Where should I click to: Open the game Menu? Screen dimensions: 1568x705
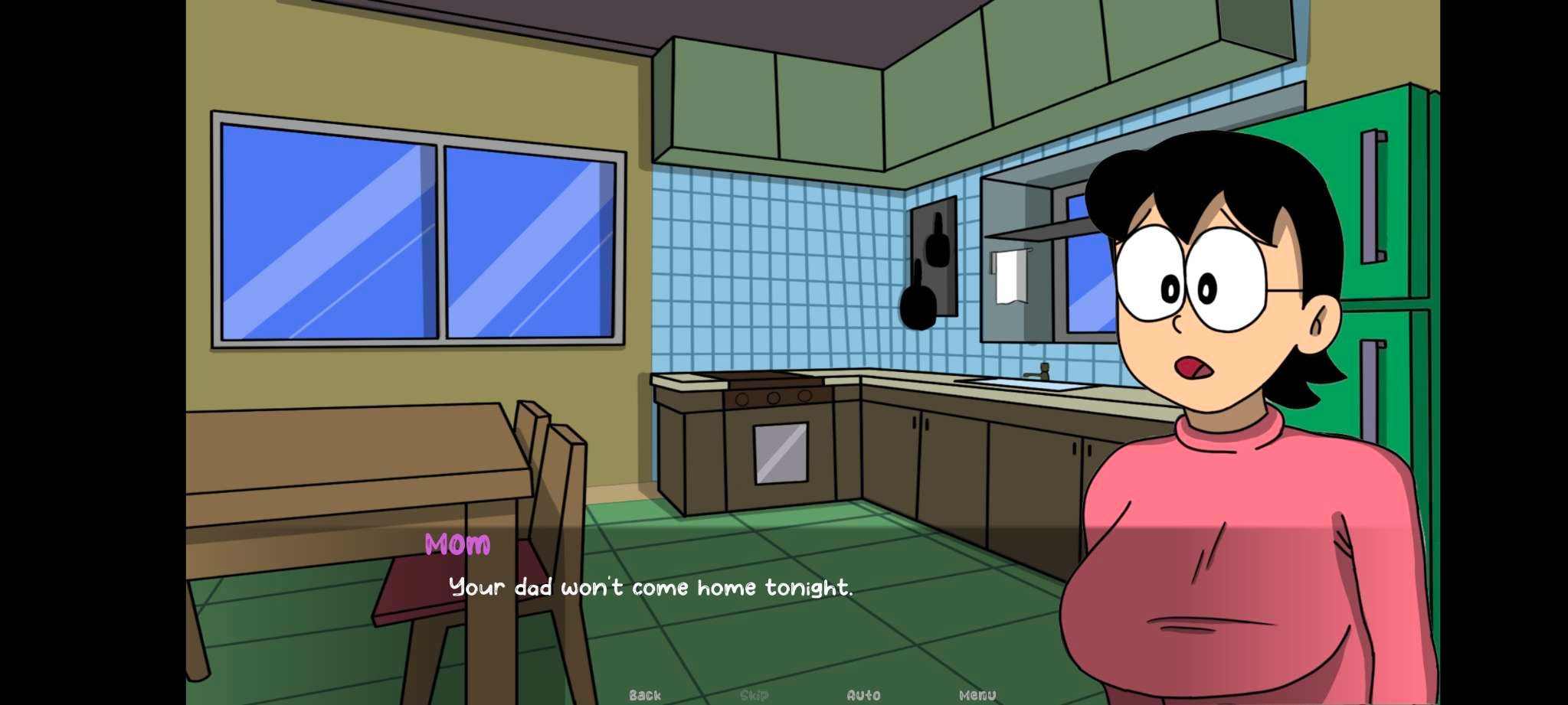[977, 695]
